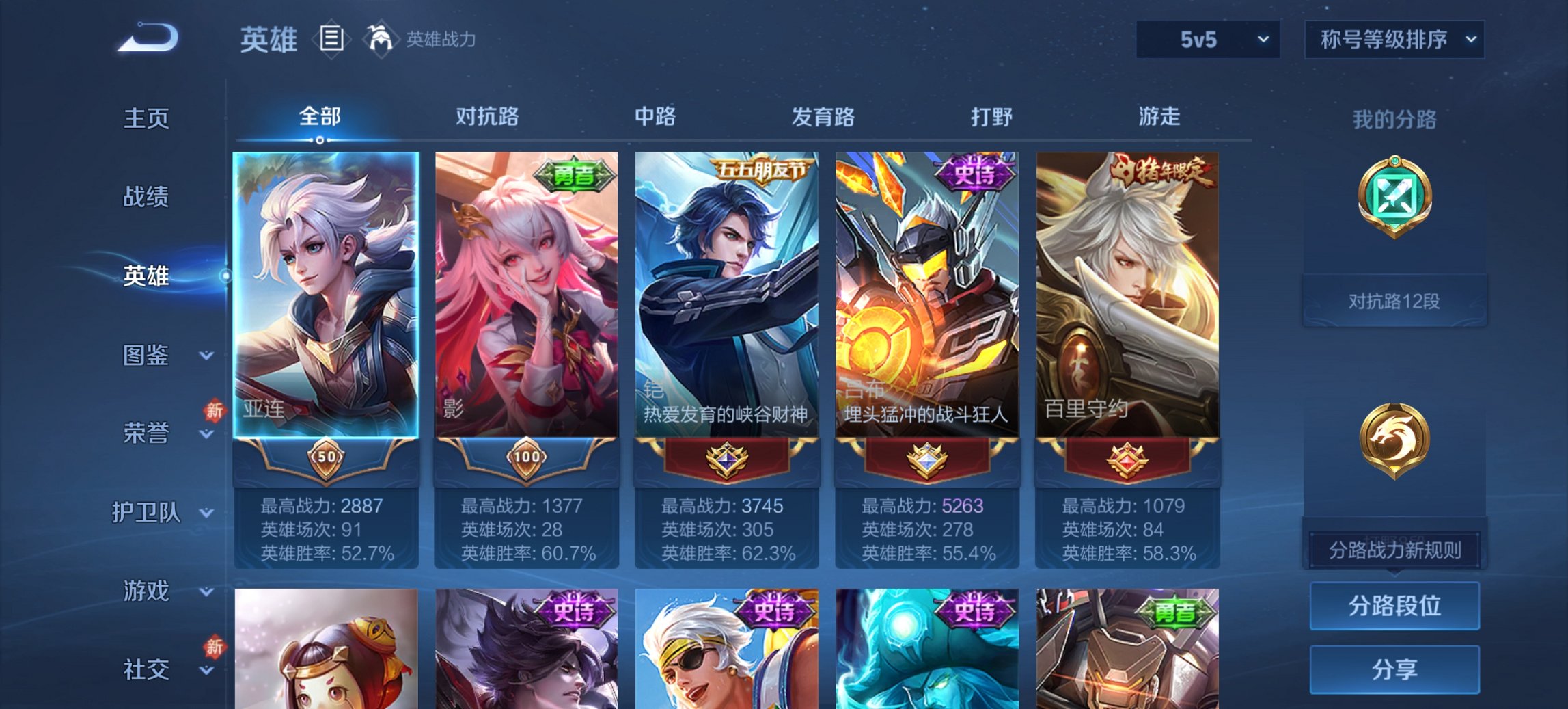Open the 称号等级排序 sorting dropdown
Image resolution: width=1568 pixels, height=709 pixels.
1394,40
